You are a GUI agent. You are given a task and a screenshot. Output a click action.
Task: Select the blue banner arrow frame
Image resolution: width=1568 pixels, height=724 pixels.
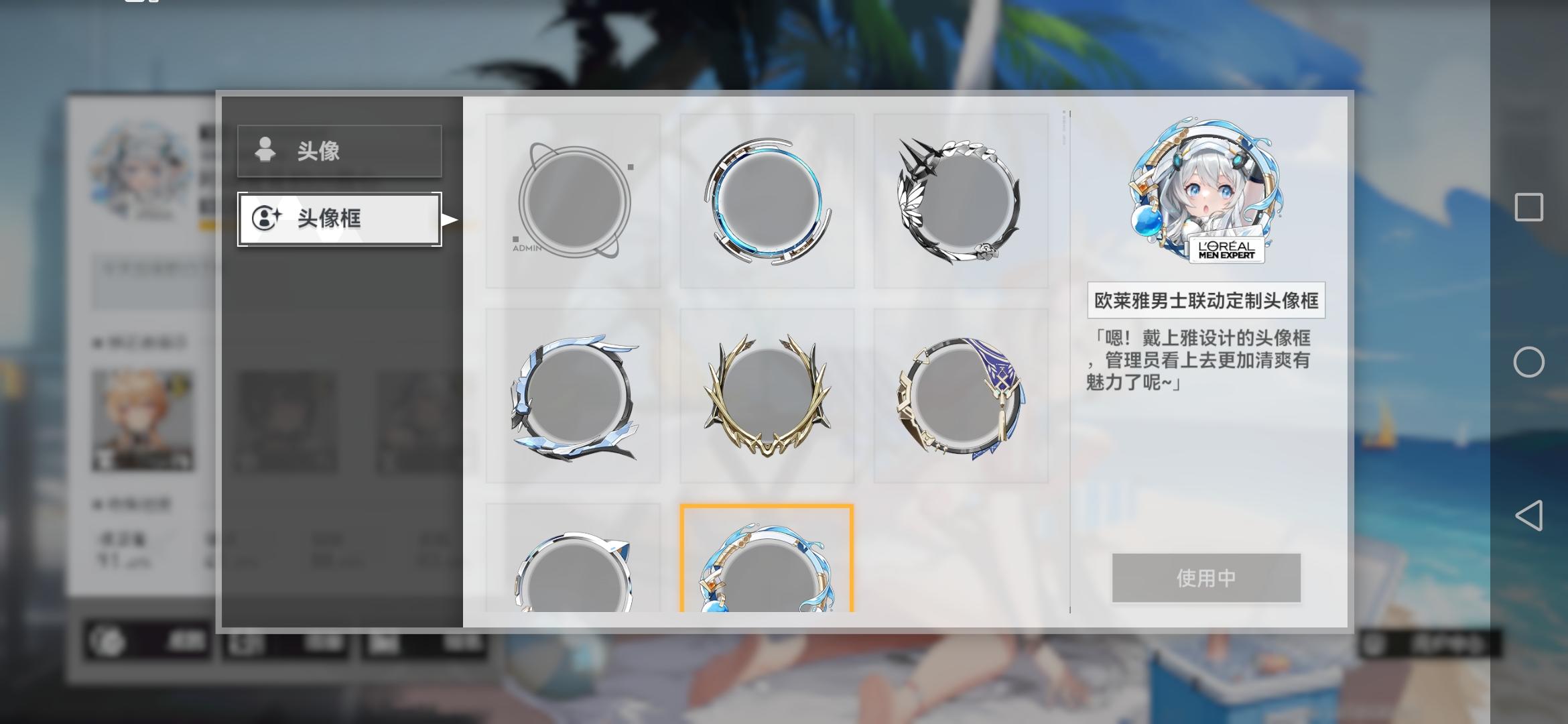coord(962,396)
